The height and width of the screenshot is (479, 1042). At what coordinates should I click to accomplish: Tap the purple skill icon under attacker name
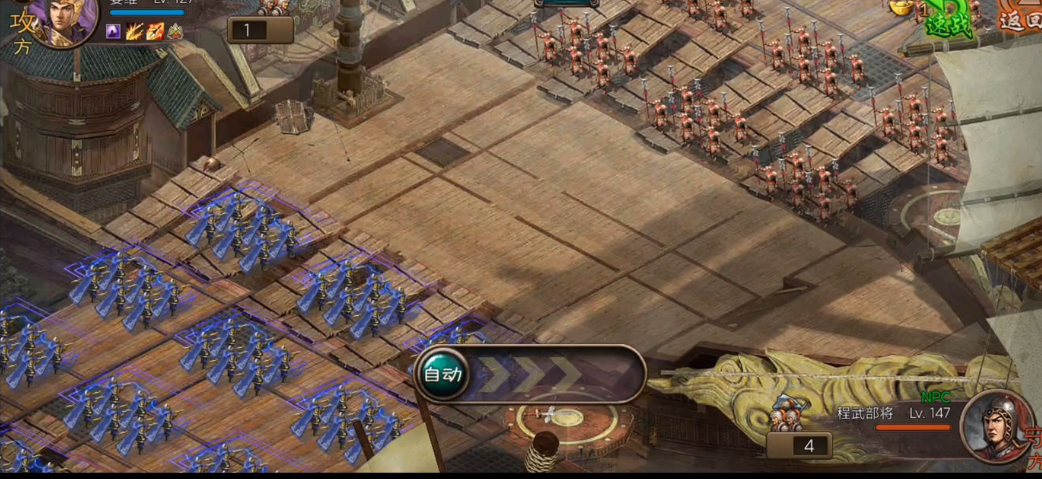click(x=113, y=32)
